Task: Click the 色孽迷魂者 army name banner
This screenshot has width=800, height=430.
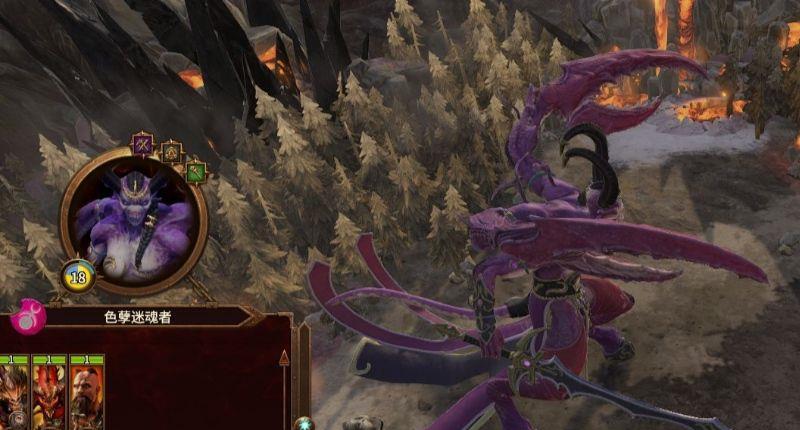Action: [x=139, y=316]
